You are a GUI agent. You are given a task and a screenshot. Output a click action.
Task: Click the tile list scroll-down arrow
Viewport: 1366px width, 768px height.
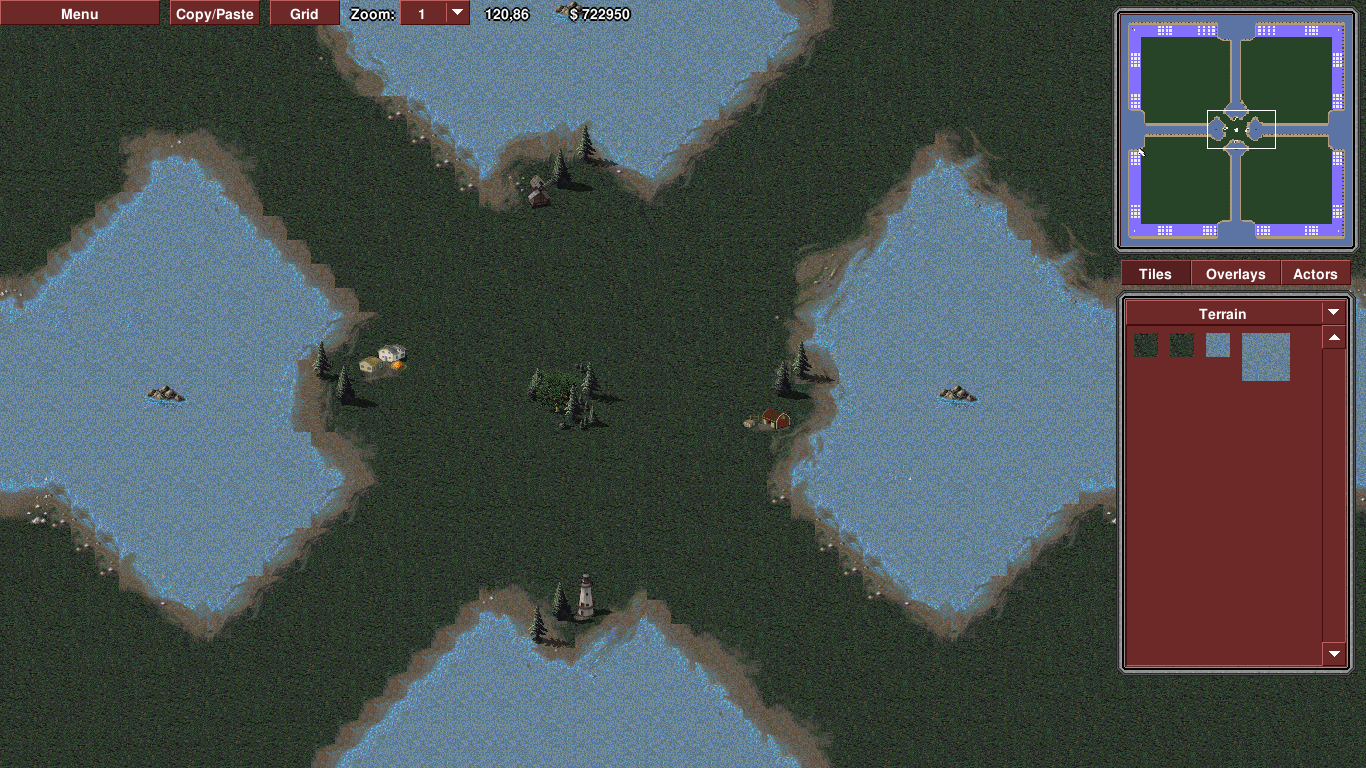tap(1334, 654)
